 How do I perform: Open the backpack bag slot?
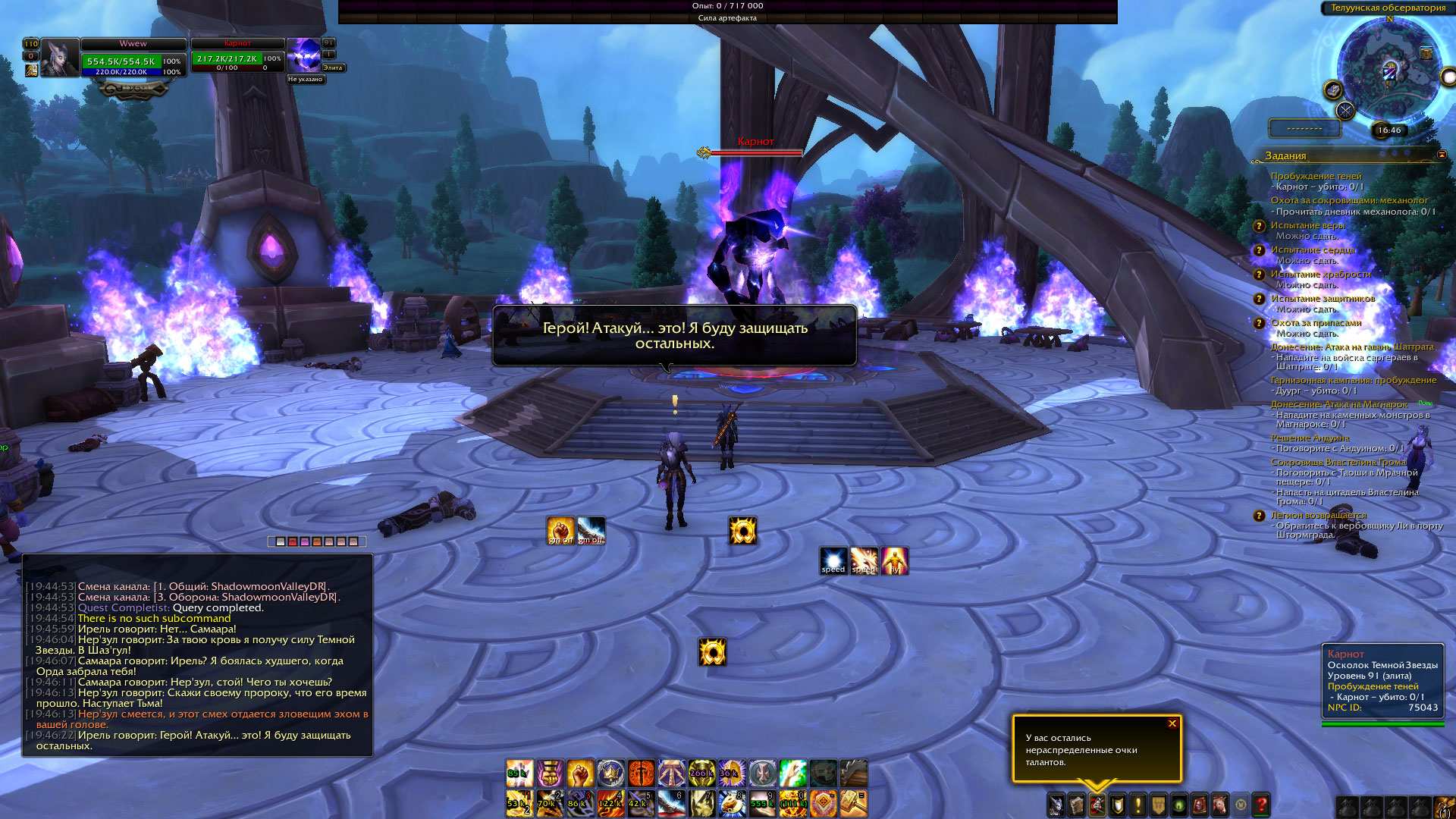coord(1443,806)
